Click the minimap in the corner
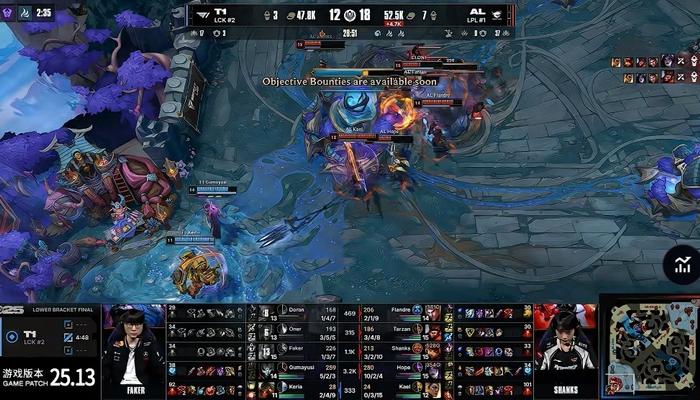Viewport: 700px width, 400px height. [x=648, y=346]
